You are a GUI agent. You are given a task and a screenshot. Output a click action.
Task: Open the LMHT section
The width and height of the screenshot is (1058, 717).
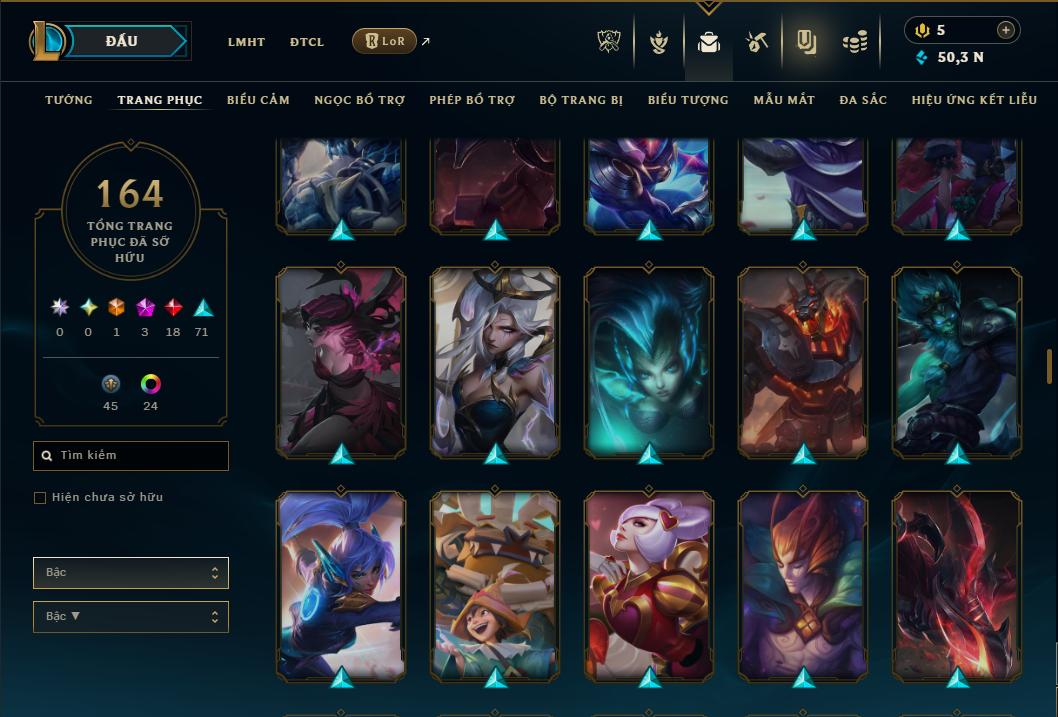[x=246, y=42]
